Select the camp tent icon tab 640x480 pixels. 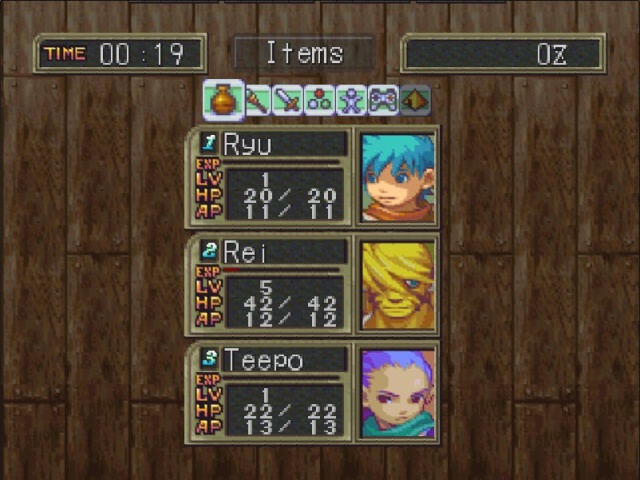(x=415, y=101)
